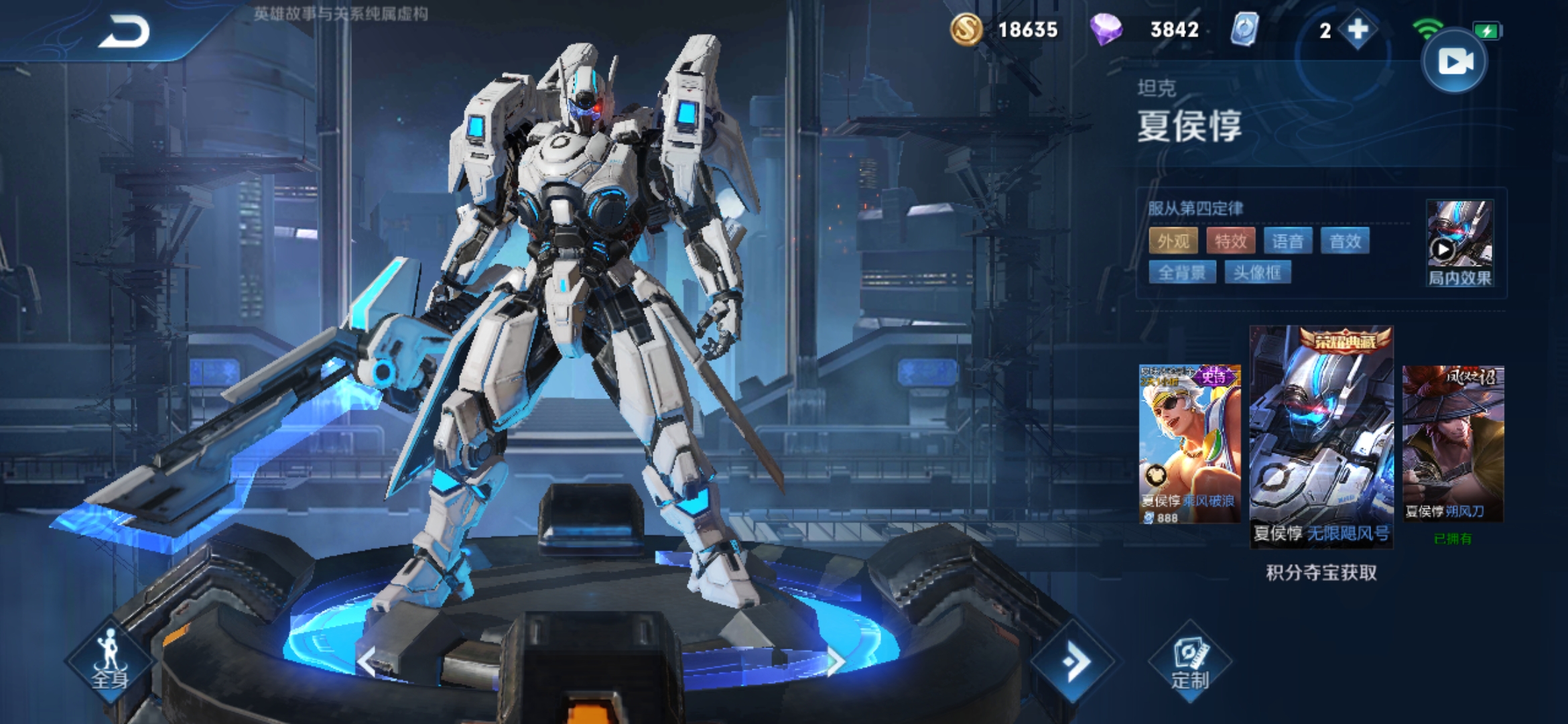This screenshot has width=1568, height=724.
Task: Select the 朔风刀 skin card
Action: coord(1453,442)
